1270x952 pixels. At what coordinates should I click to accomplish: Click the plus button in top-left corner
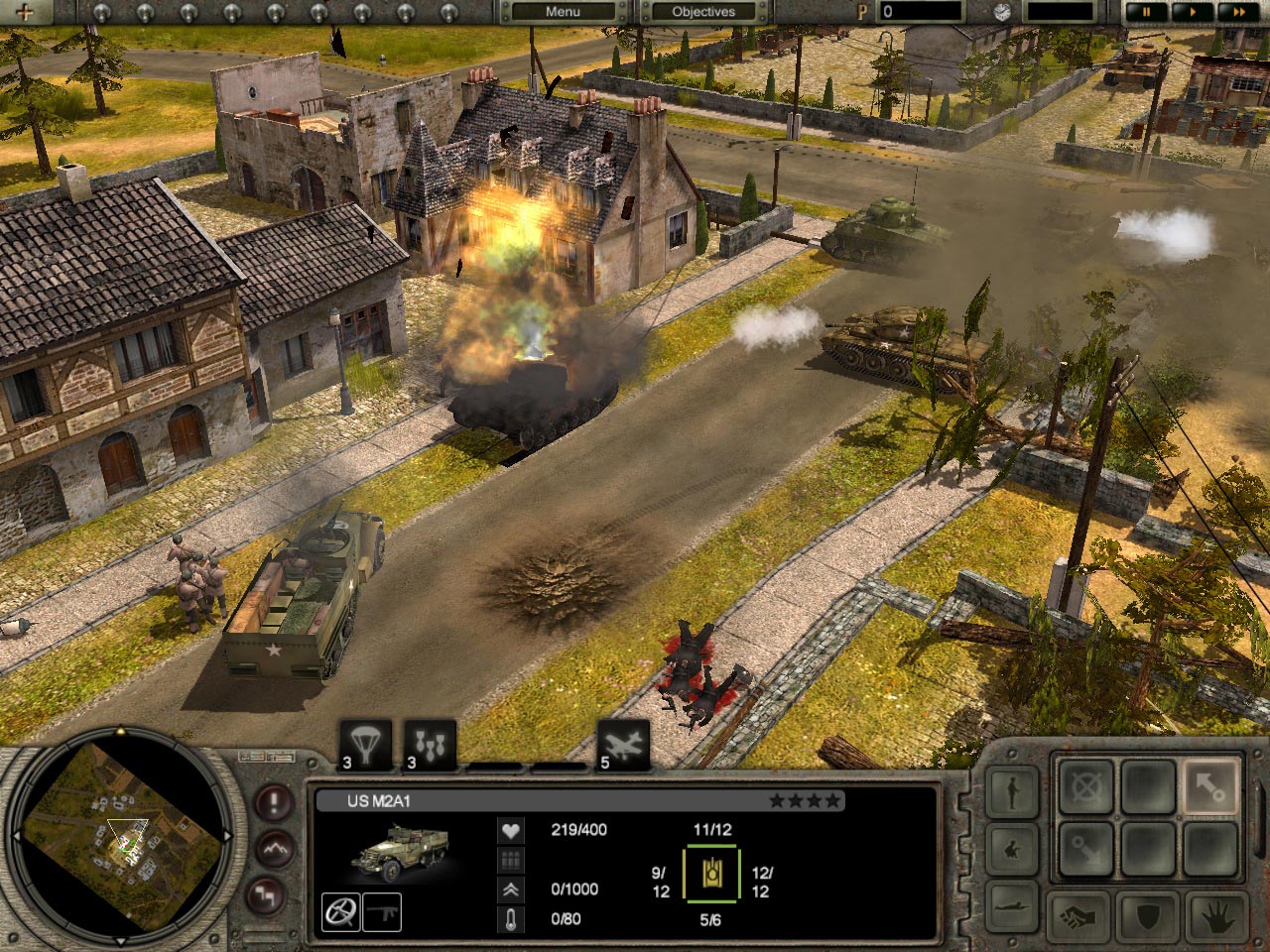tap(25, 13)
